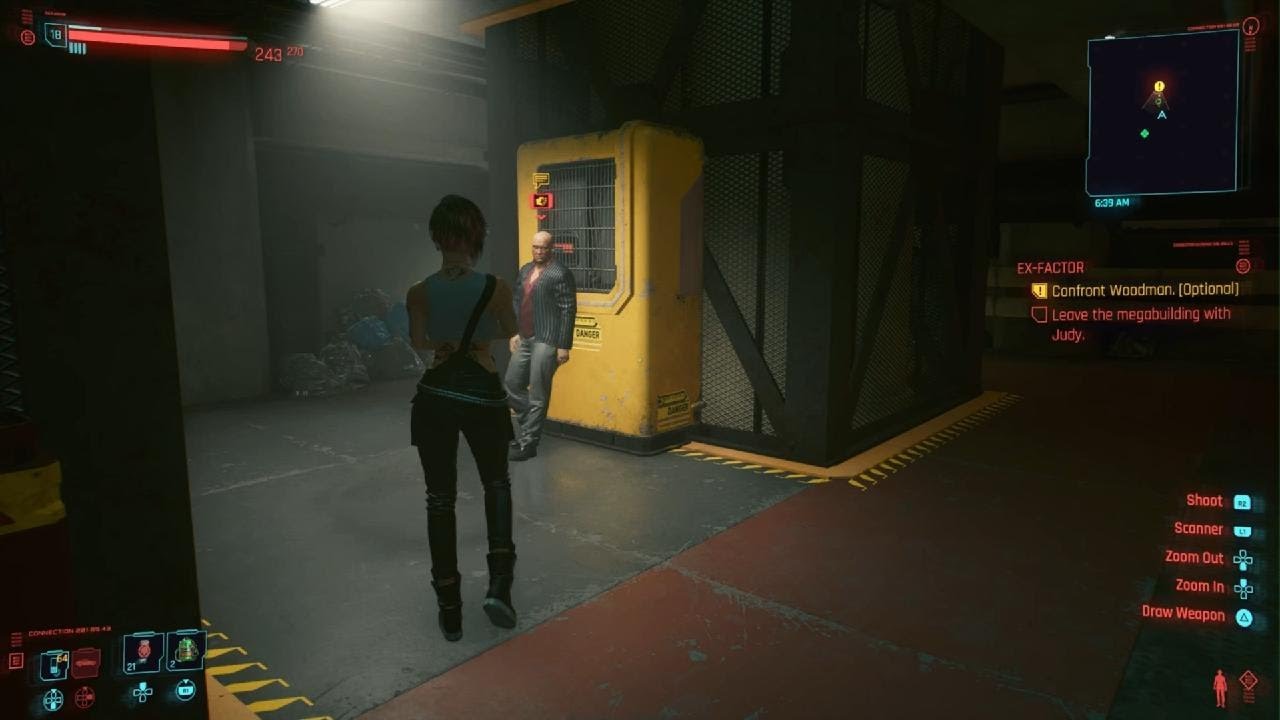Click the CONNECTION status readout
The image size is (1280, 720).
69,628
